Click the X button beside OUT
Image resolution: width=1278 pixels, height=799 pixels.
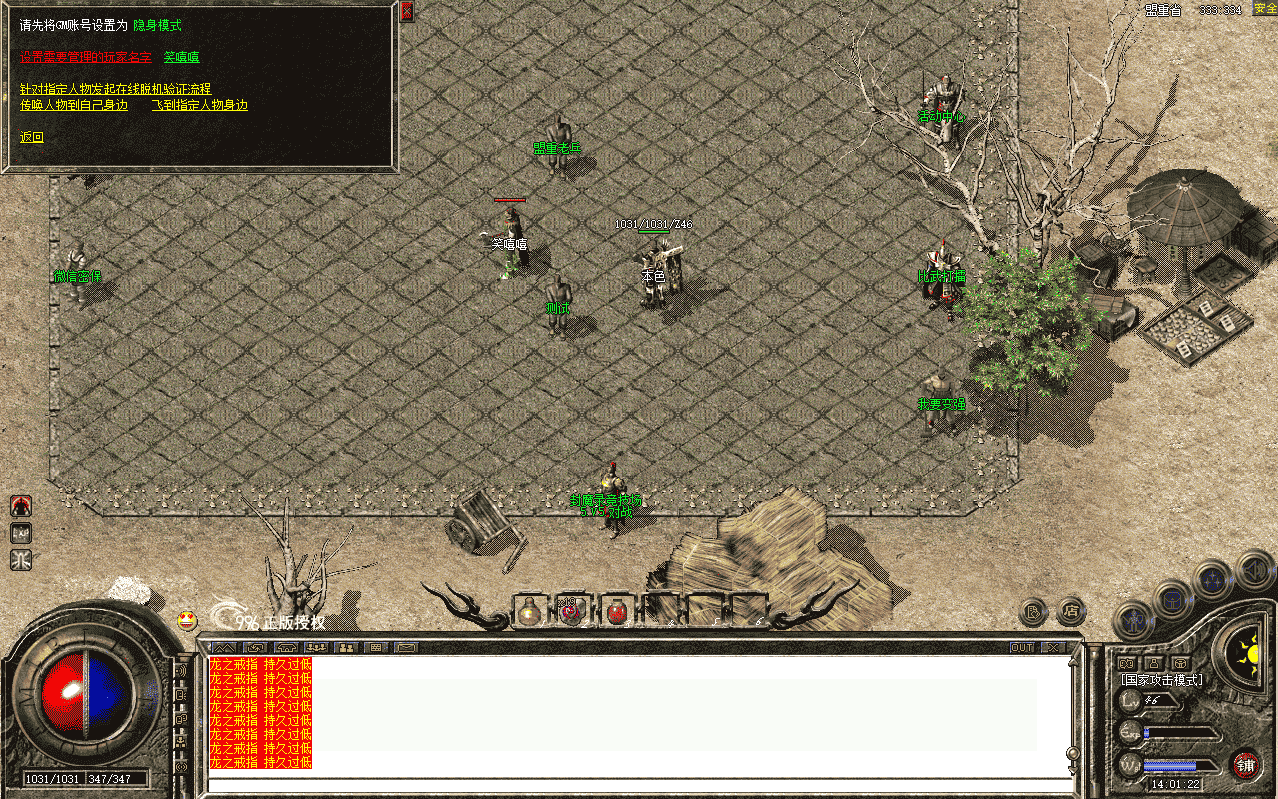pyautogui.click(x=1053, y=648)
